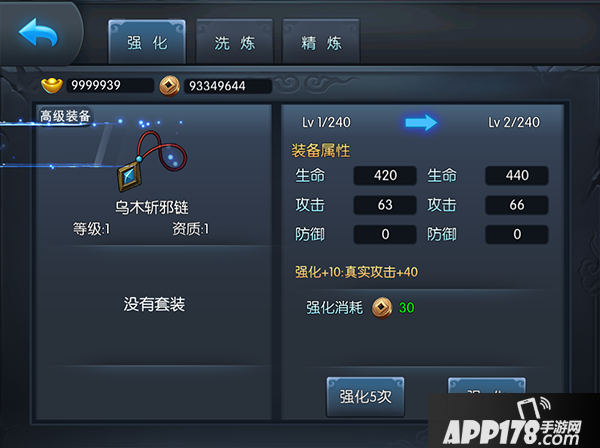This screenshot has height=448, width=600.
Task: Select the 乌木斩邪链 necklace icon
Action: [x=153, y=161]
